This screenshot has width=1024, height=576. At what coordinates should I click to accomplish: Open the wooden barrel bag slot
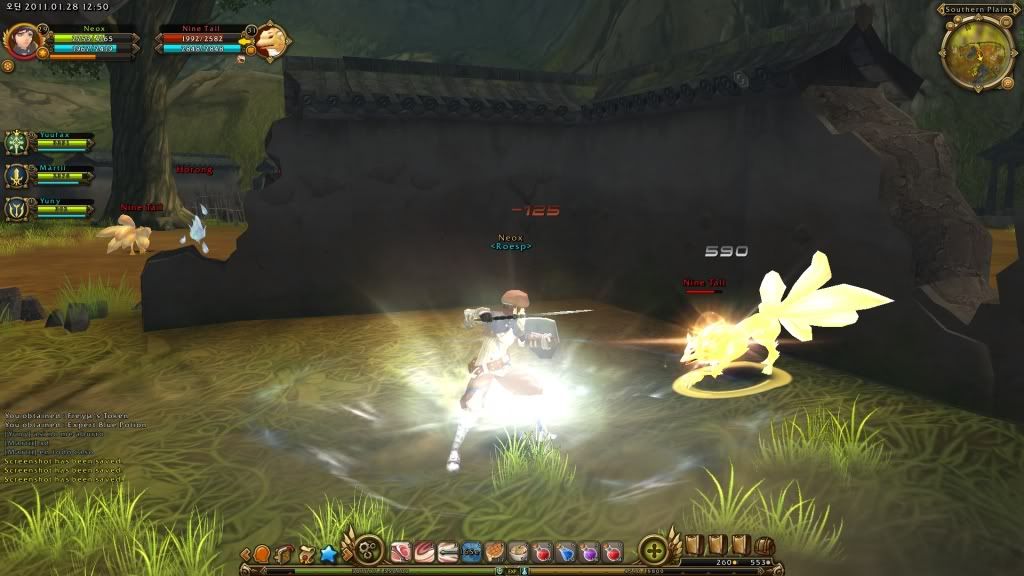point(764,546)
